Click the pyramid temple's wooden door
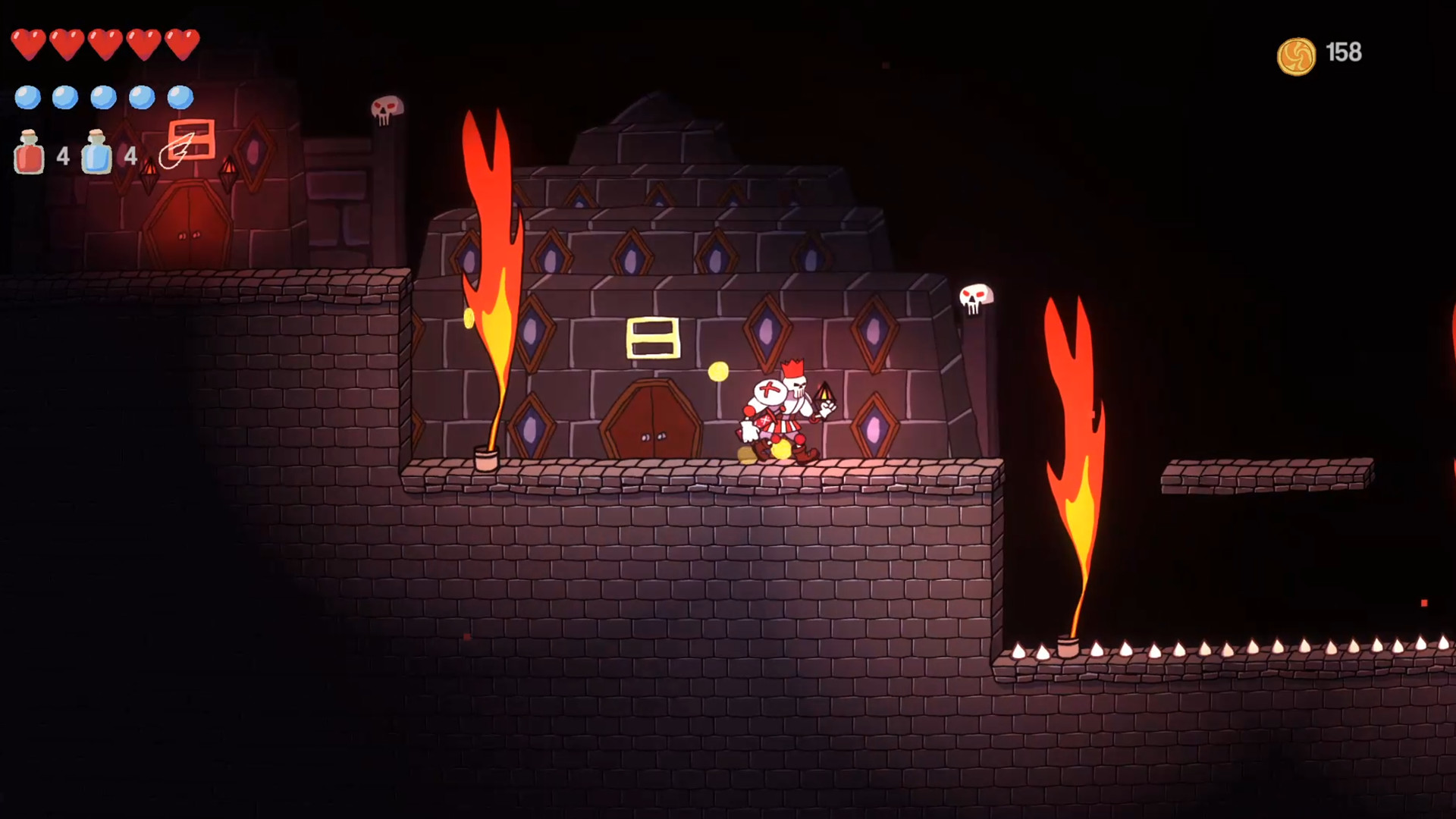 [652, 421]
